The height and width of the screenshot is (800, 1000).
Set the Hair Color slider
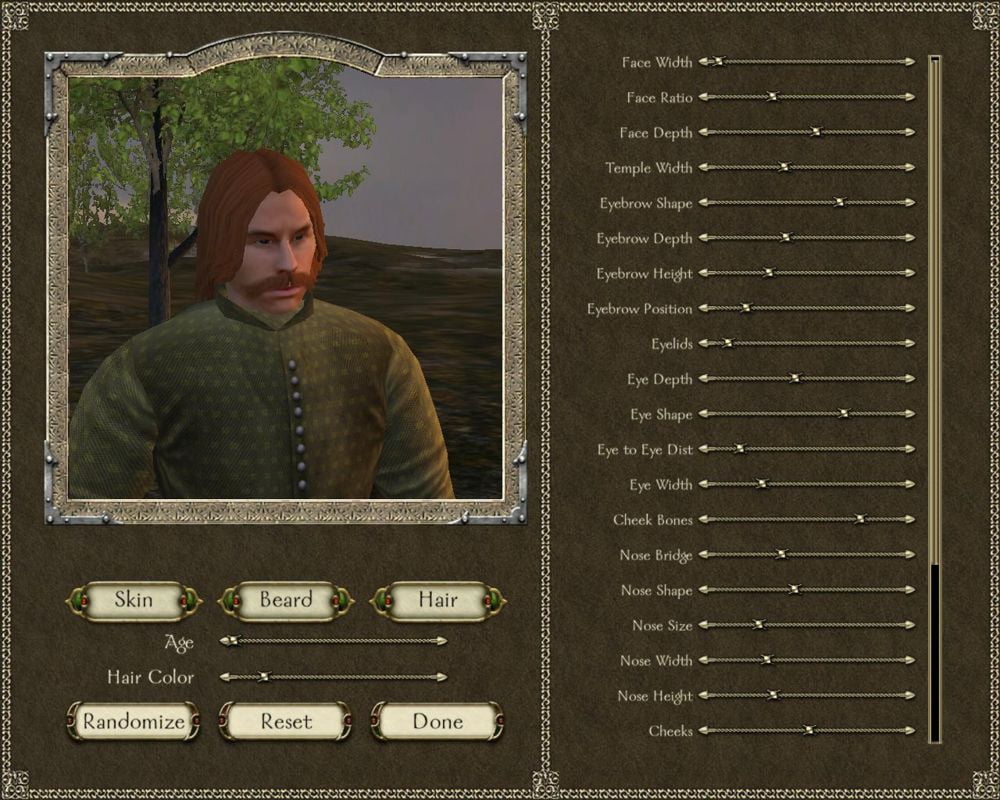click(263, 677)
